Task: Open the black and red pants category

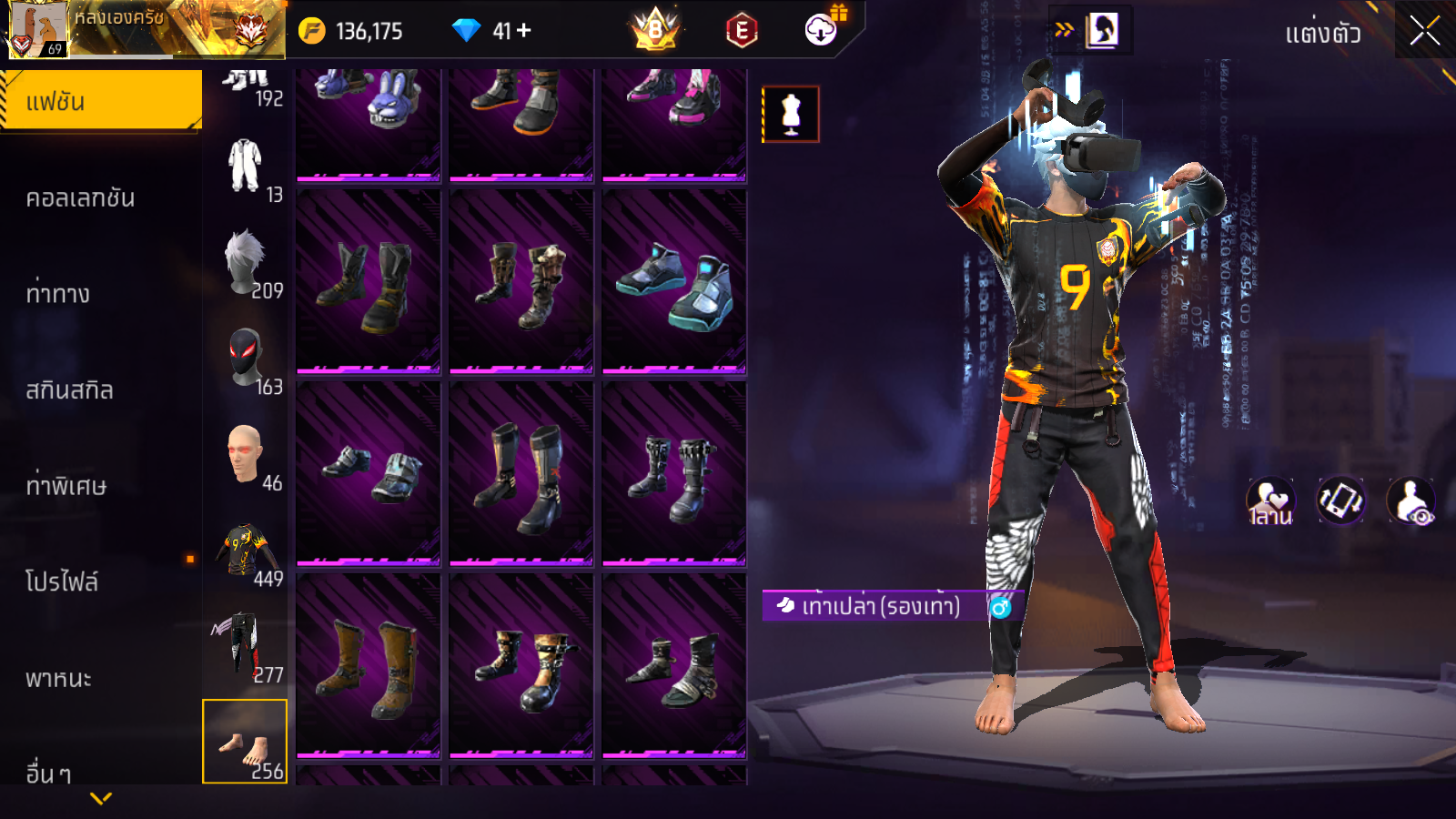Action: (245, 647)
